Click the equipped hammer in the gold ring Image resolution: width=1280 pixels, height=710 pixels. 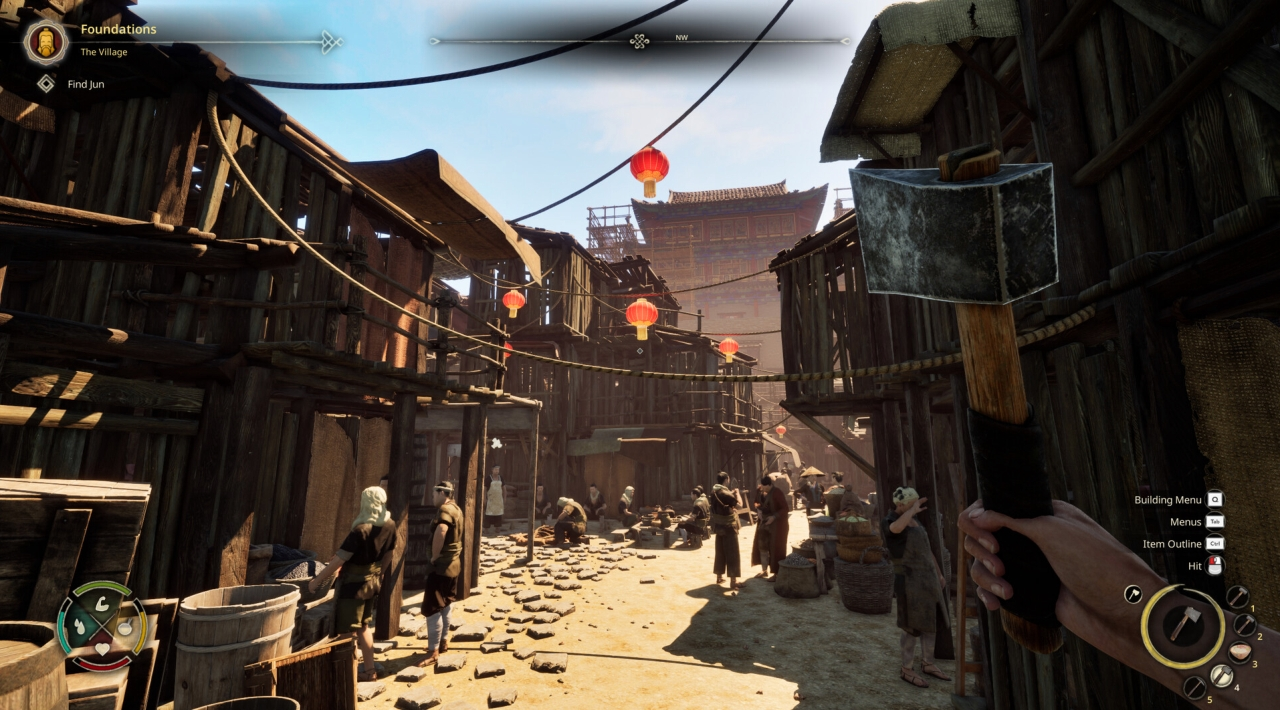tap(1183, 625)
